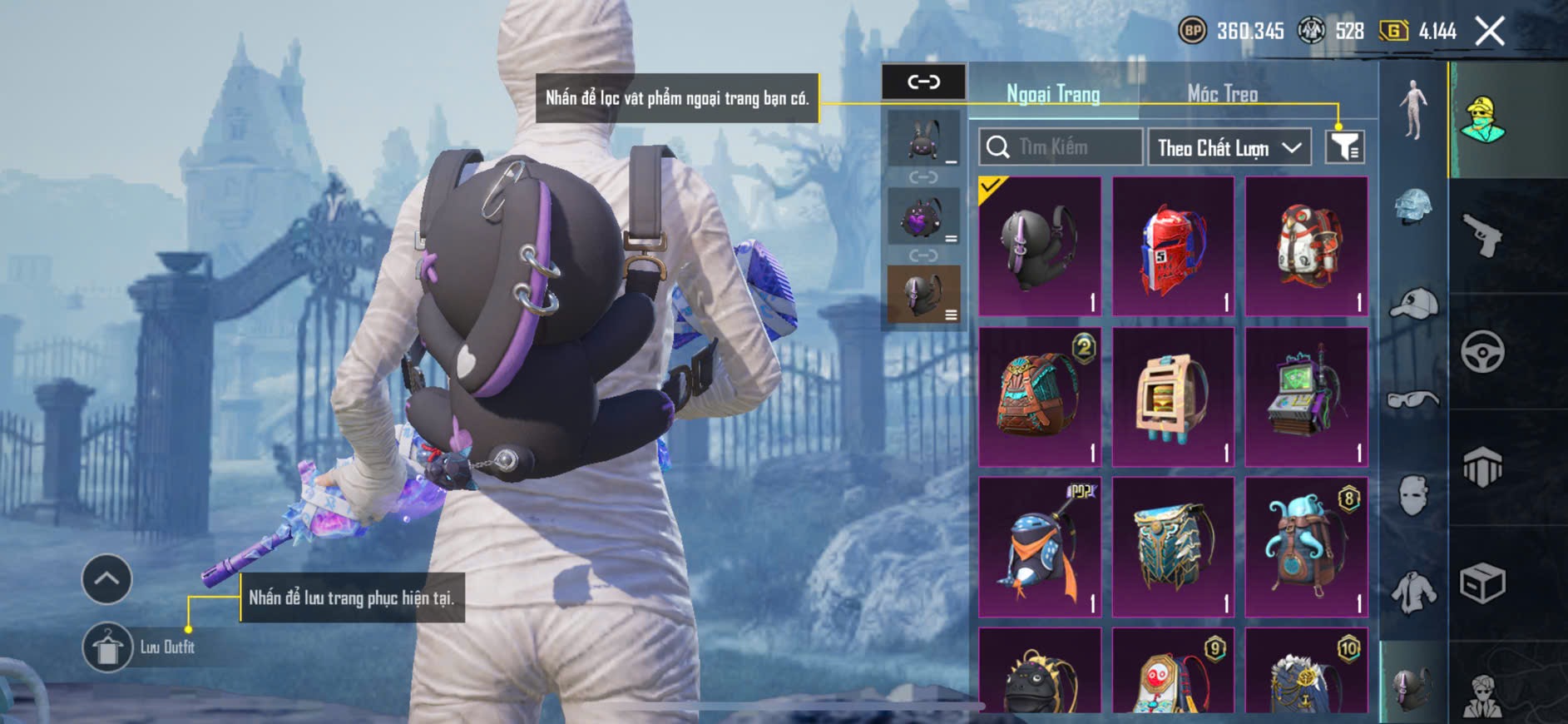1568x724 pixels.
Task: Open the Móc Treo tab
Action: tap(1222, 95)
